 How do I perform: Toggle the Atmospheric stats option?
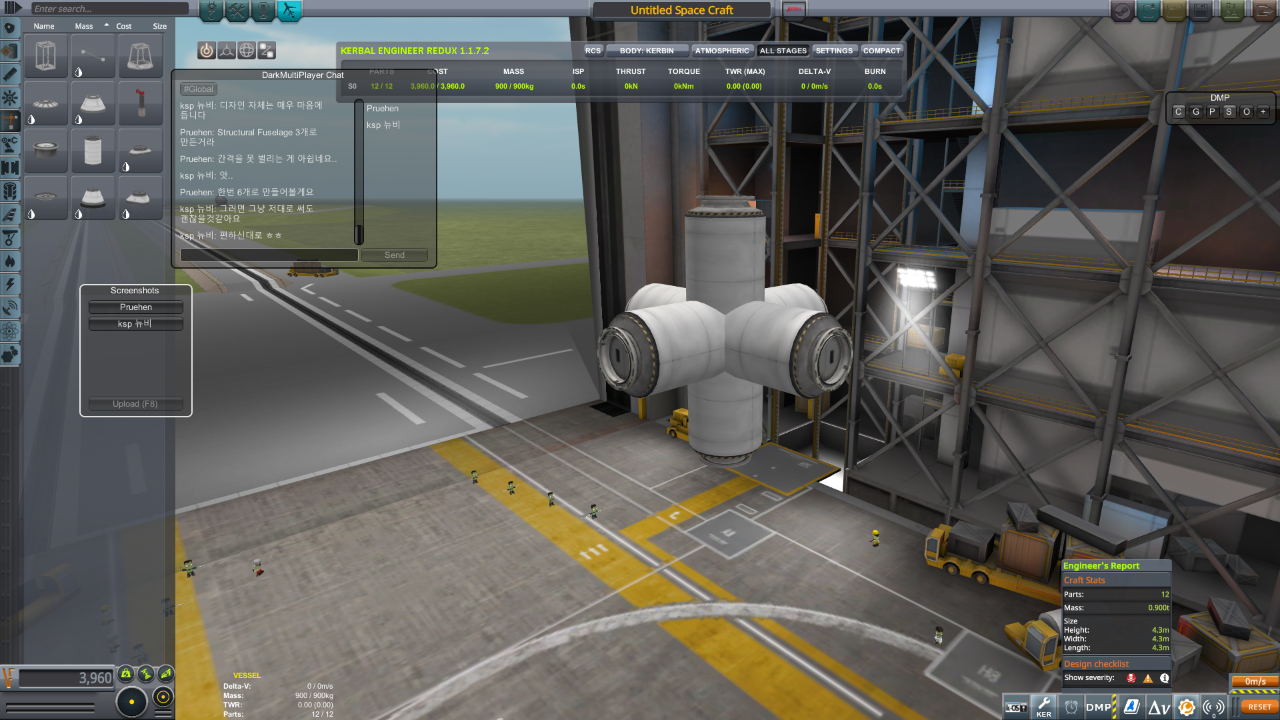tap(722, 50)
